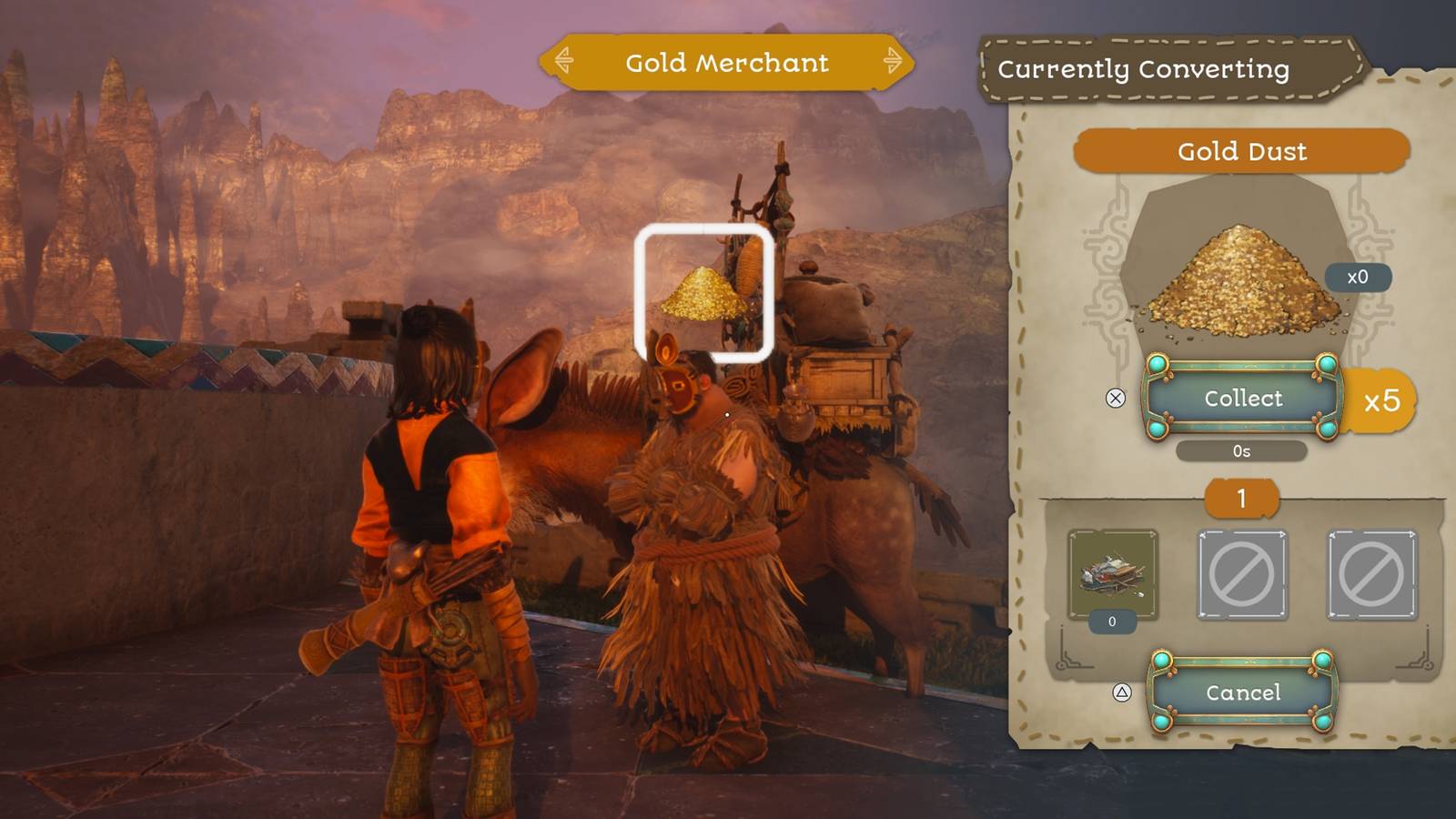Click the scrap item icon in queue slot
The height and width of the screenshot is (819, 1456).
coord(1111,573)
